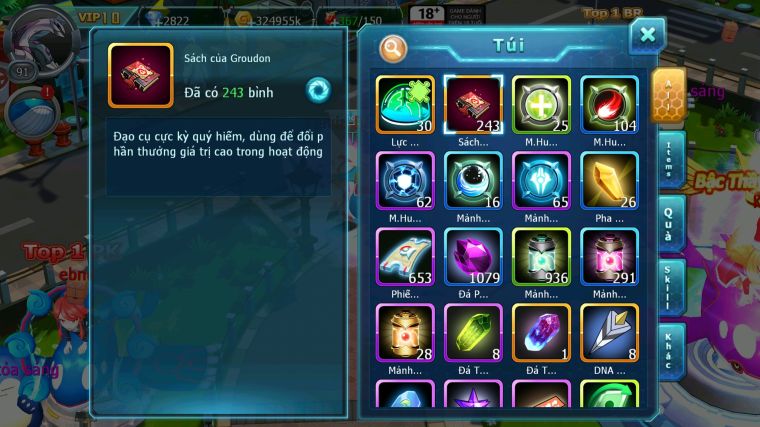Choose the green plus orb with count 25
This screenshot has height=427, width=760.
click(541, 106)
